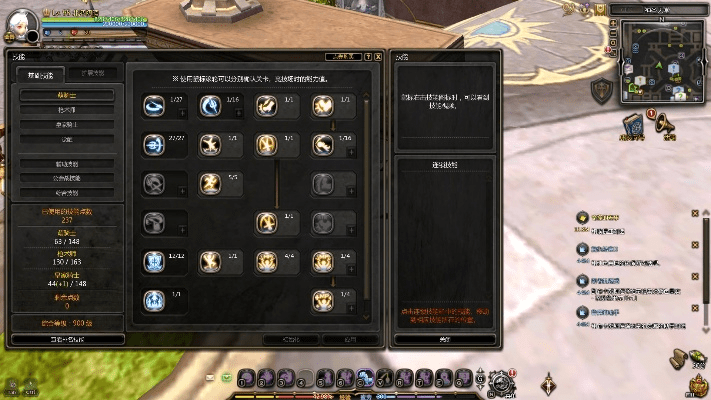Select the skill with level 22/27
711x400 pixels.
point(154,145)
